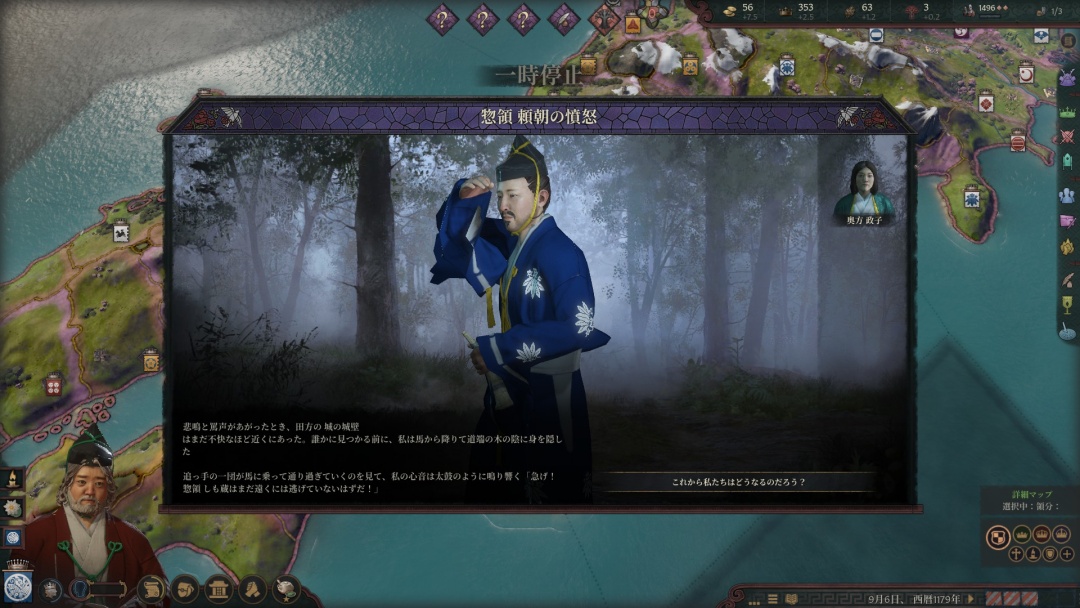1080x608 pixels.
Task: Switch to the cross faith map mode
Action: pyautogui.click(x=1017, y=554)
